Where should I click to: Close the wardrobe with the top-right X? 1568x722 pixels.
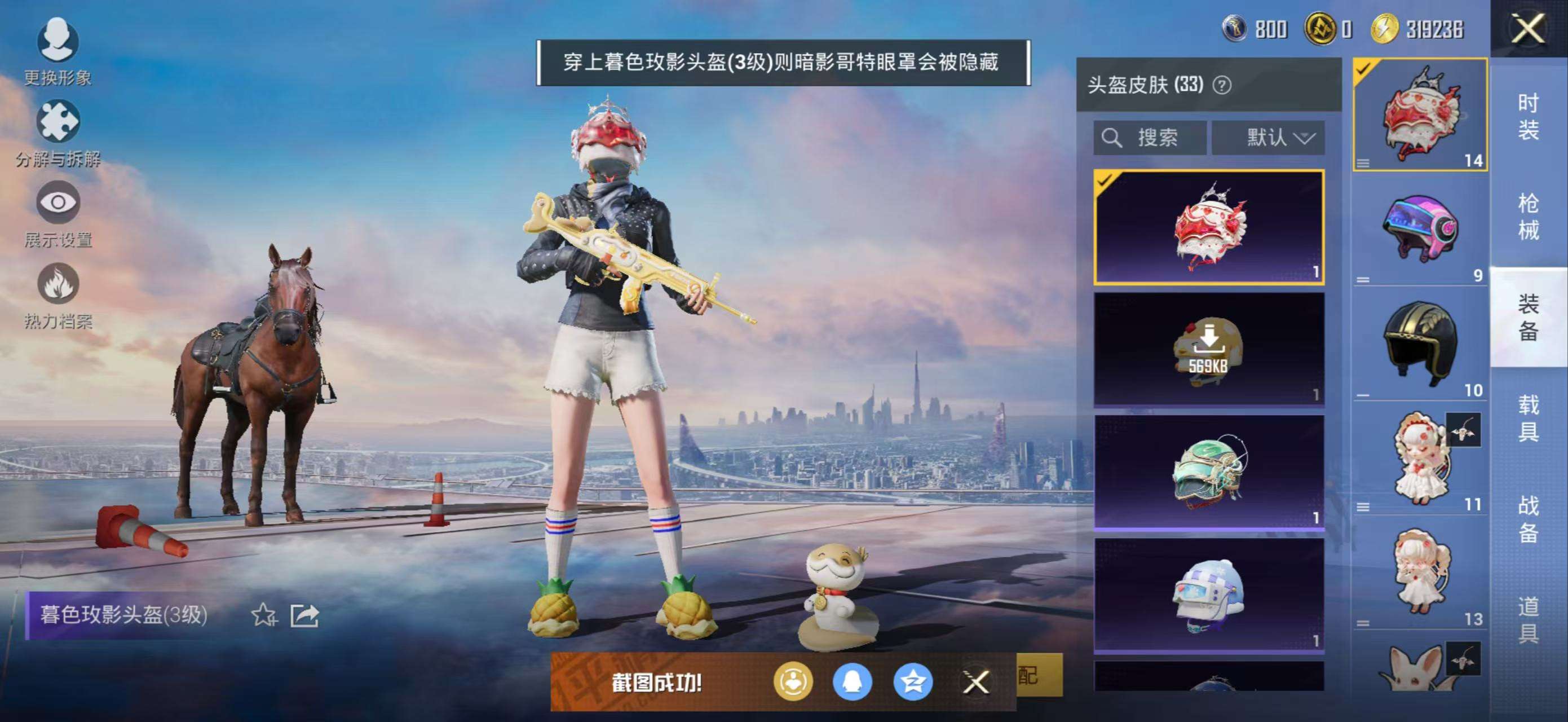tap(1528, 29)
